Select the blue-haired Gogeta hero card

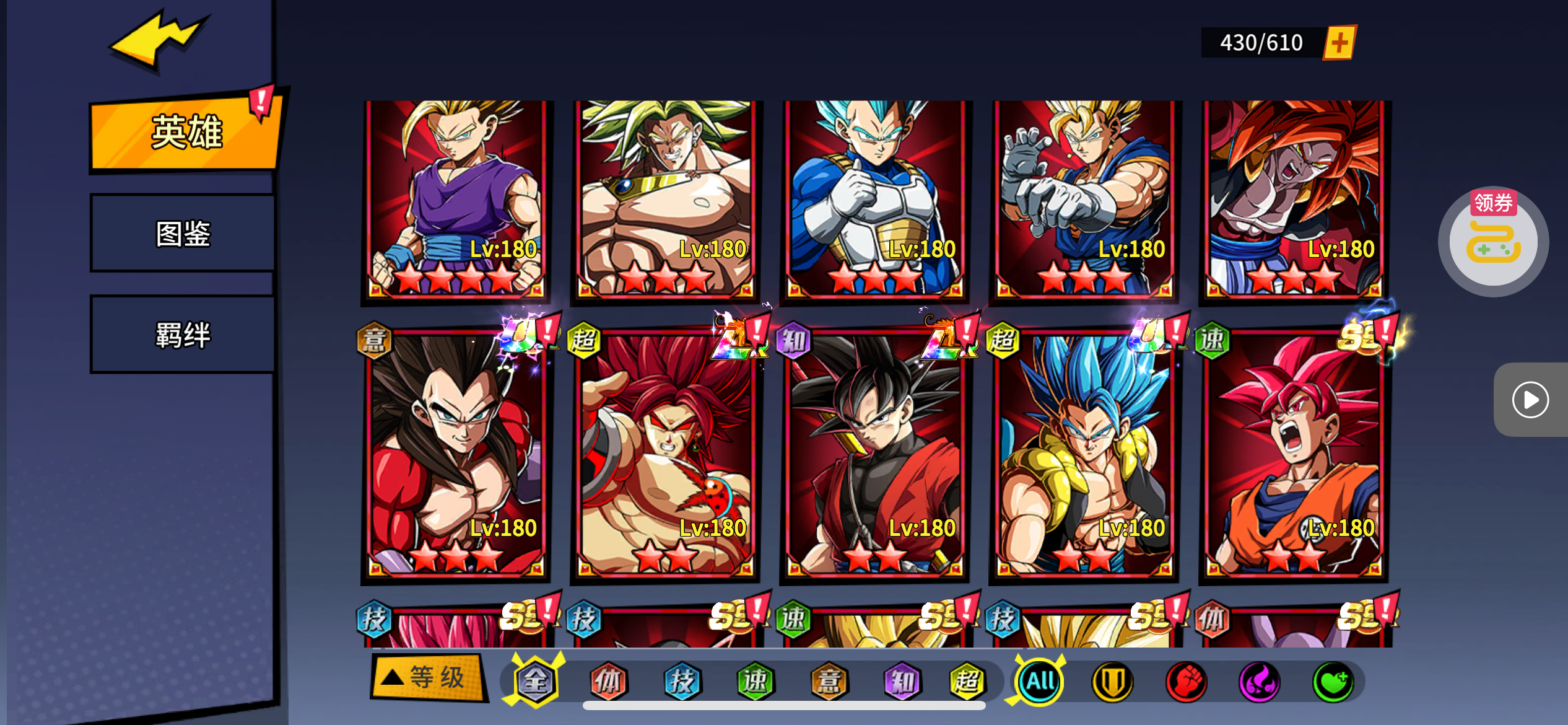coord(1084,455)
